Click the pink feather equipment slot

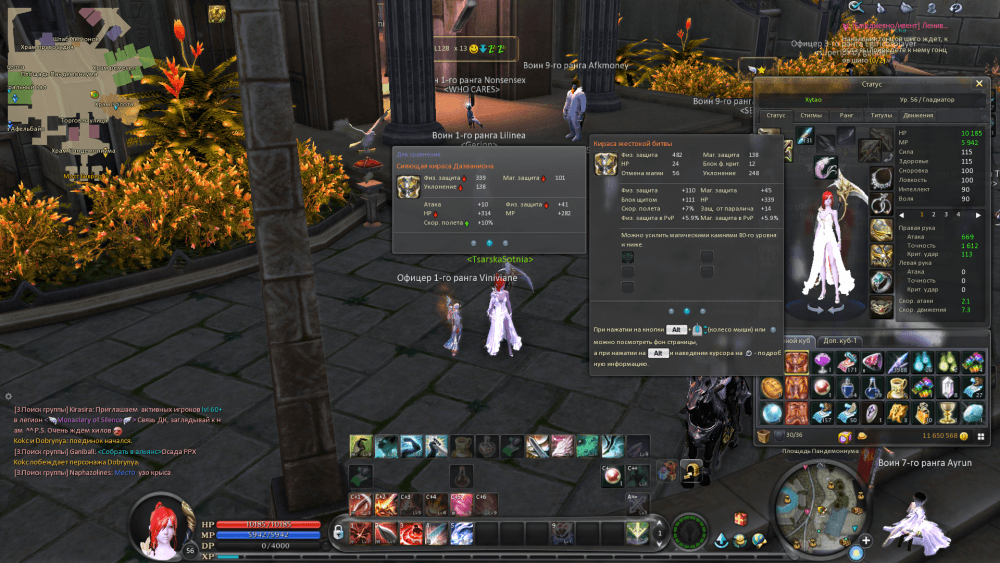click(x=825, y=167)
